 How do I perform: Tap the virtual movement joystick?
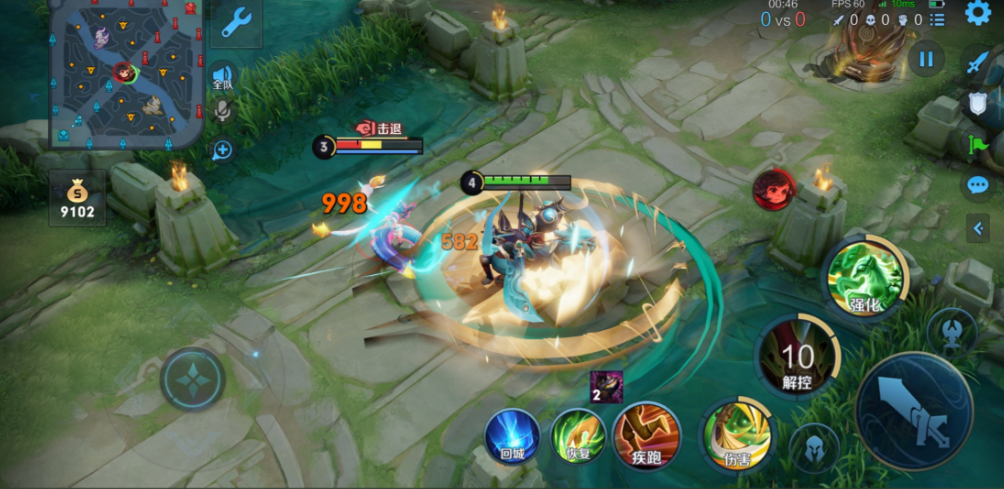[x=192, y=379]
